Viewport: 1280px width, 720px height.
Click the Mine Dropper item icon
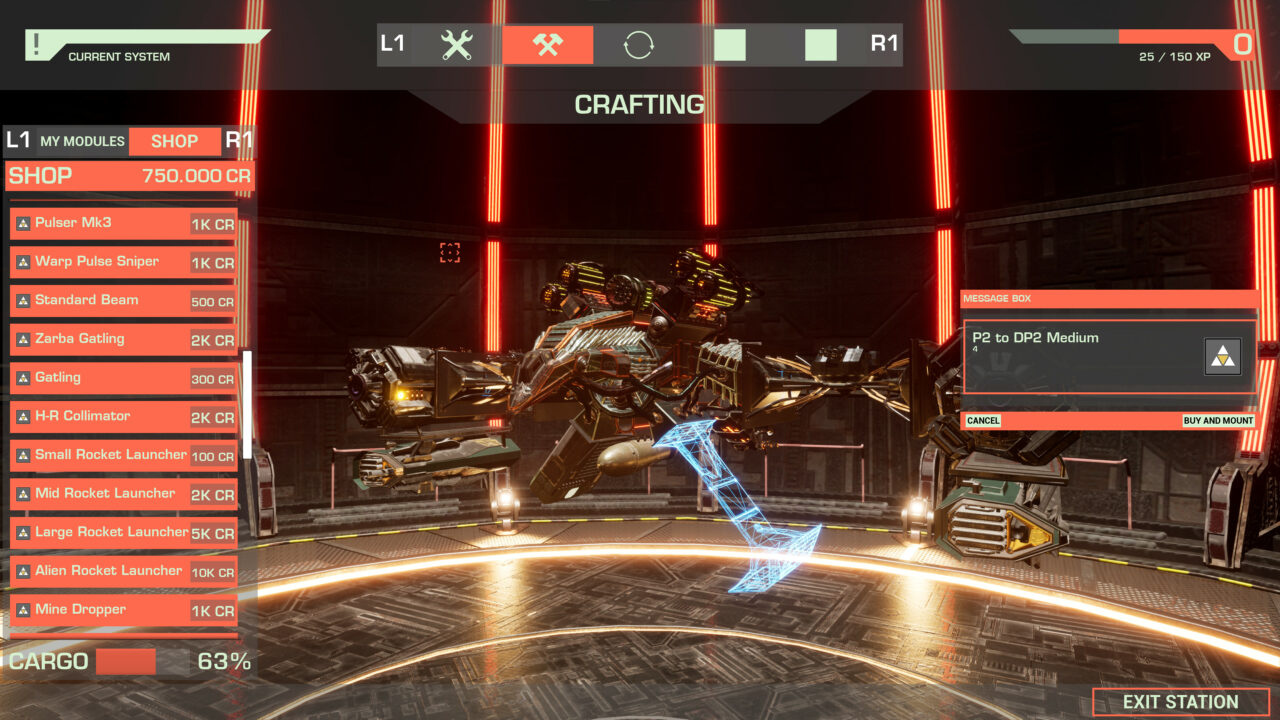(x=22, y=609)
